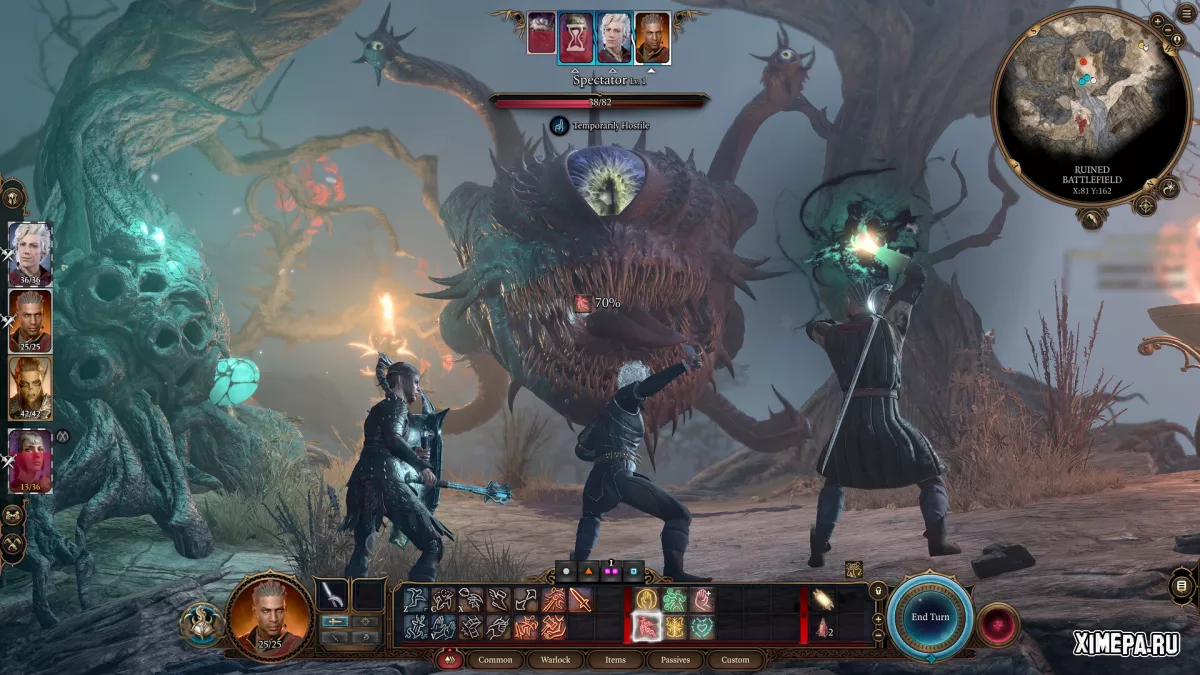The width and height of the screenshot is (1200, 675).
Task: Click the End Turn button
Action: [x=930, y=617]
